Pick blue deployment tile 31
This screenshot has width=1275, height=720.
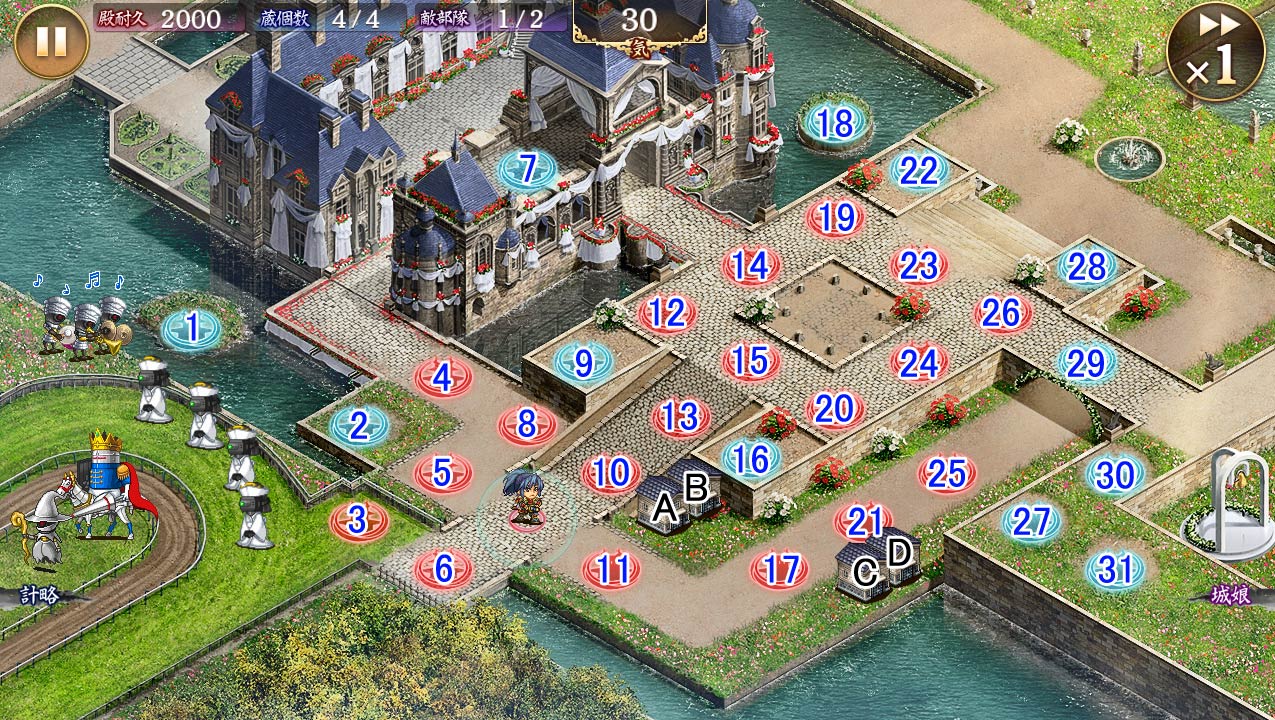point(1115,569)
